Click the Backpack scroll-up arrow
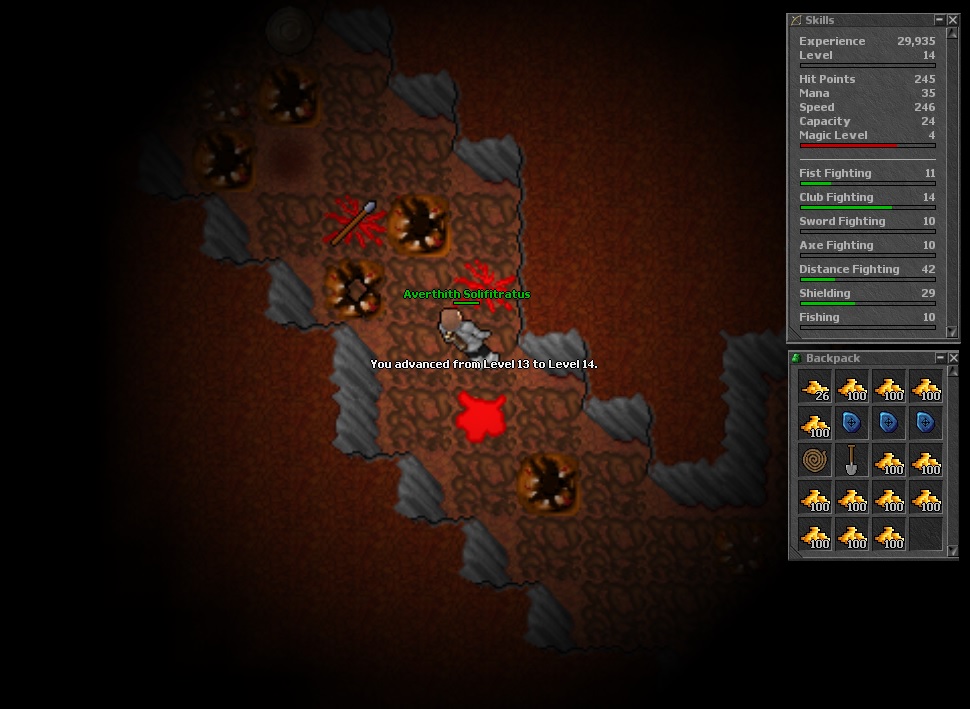970x709 pixels. [x=952, y=372]
